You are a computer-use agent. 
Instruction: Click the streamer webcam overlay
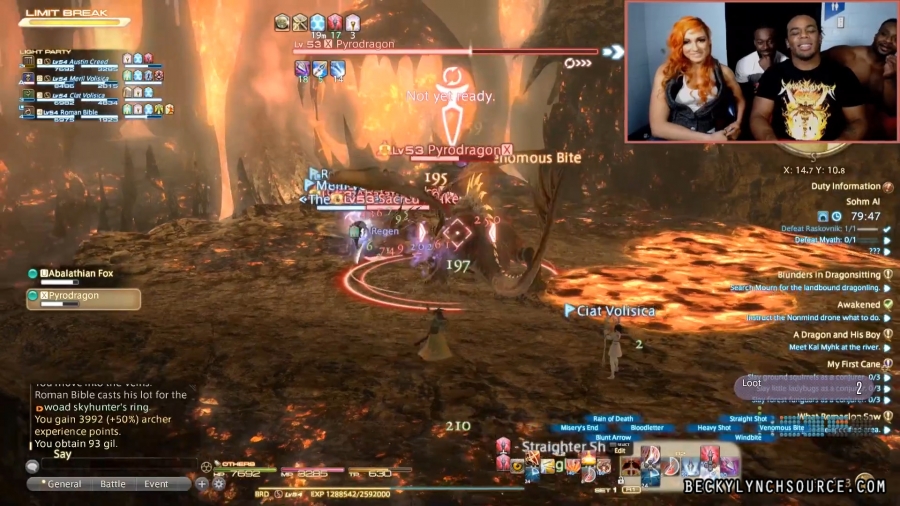coord(760,70)
